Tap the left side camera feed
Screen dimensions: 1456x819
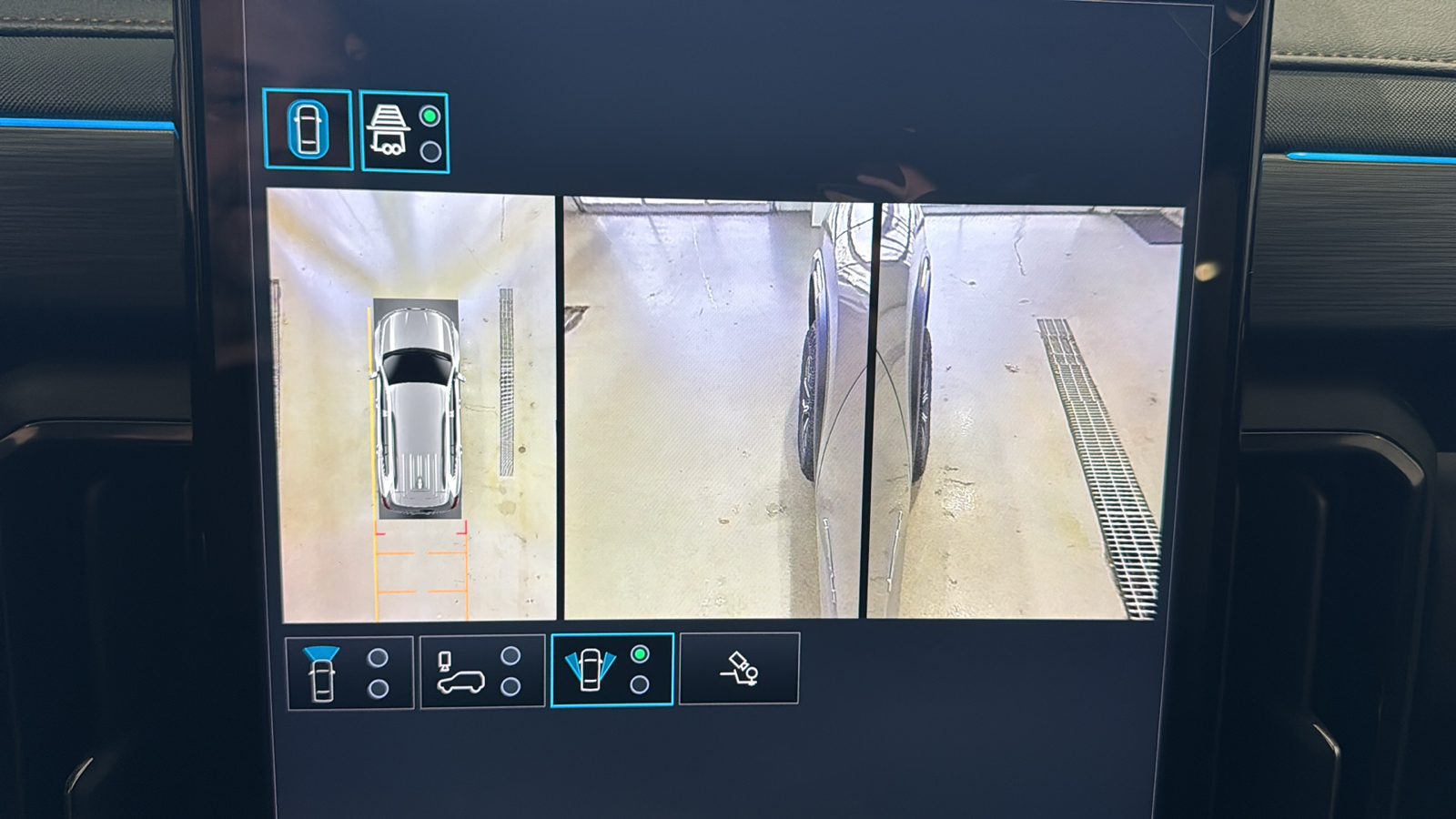coord(711,408)
